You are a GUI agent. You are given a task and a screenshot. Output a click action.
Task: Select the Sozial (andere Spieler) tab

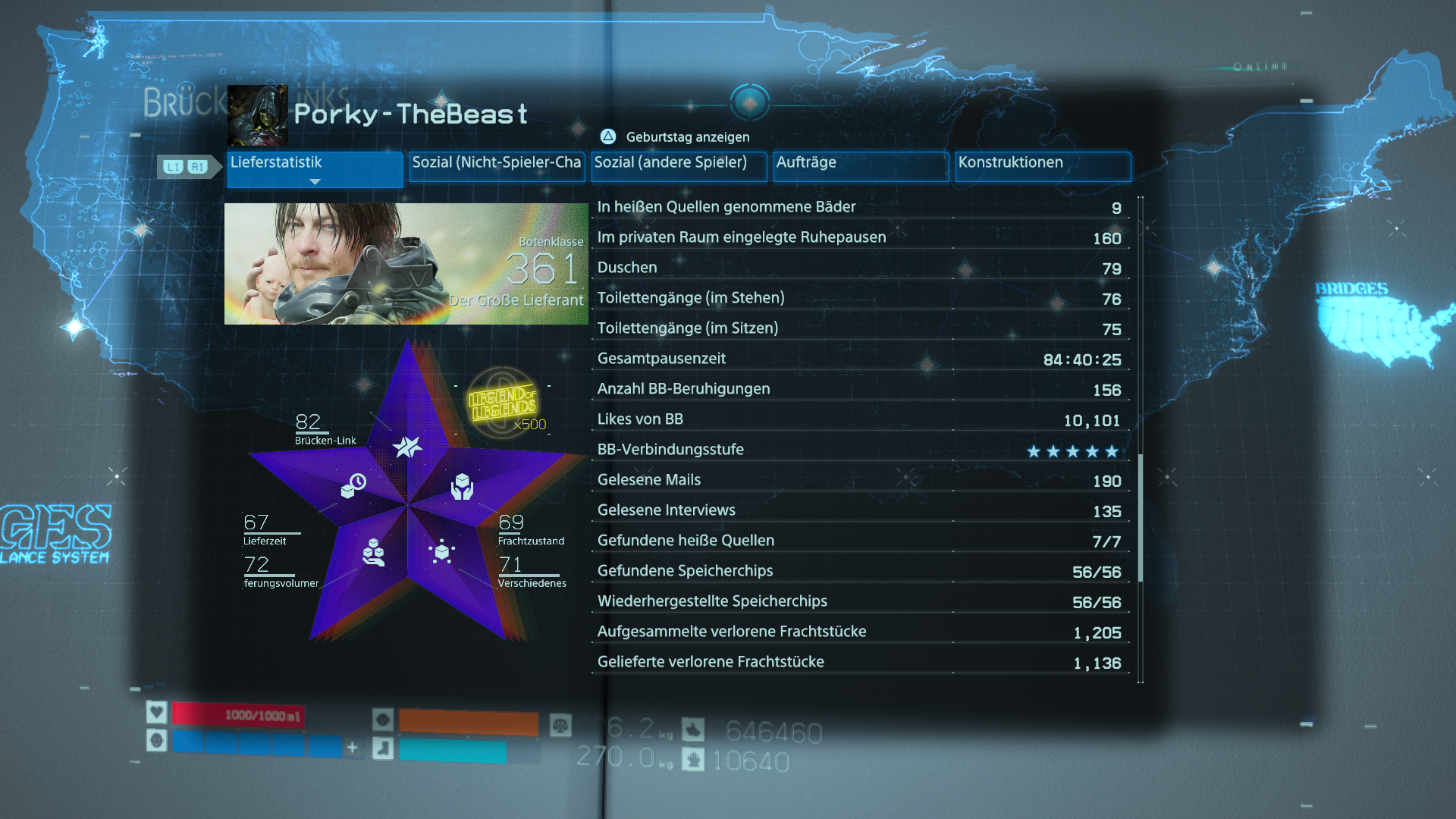coord(679,167)
